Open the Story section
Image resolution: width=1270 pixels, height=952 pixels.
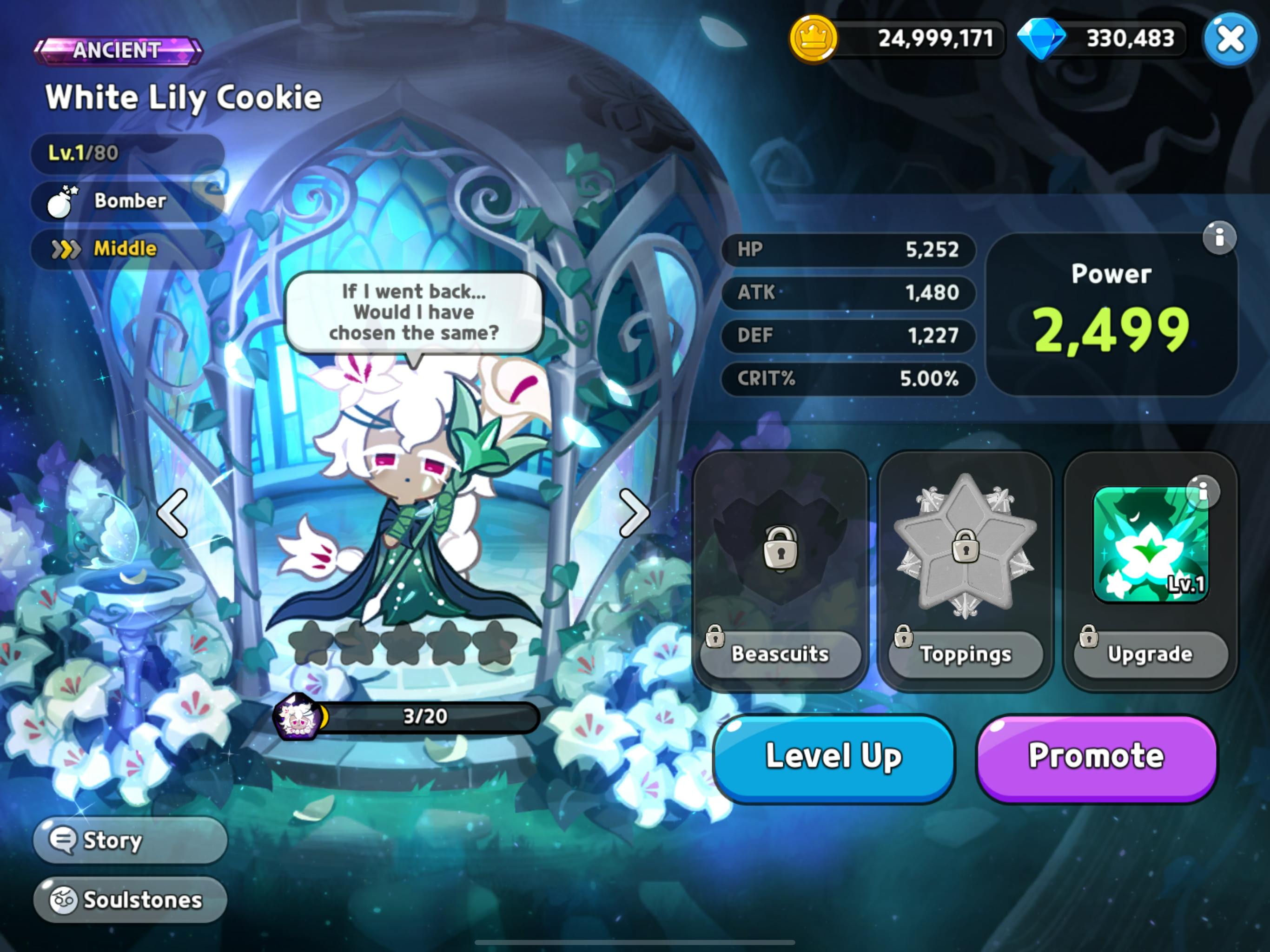[x=130, y=840]
